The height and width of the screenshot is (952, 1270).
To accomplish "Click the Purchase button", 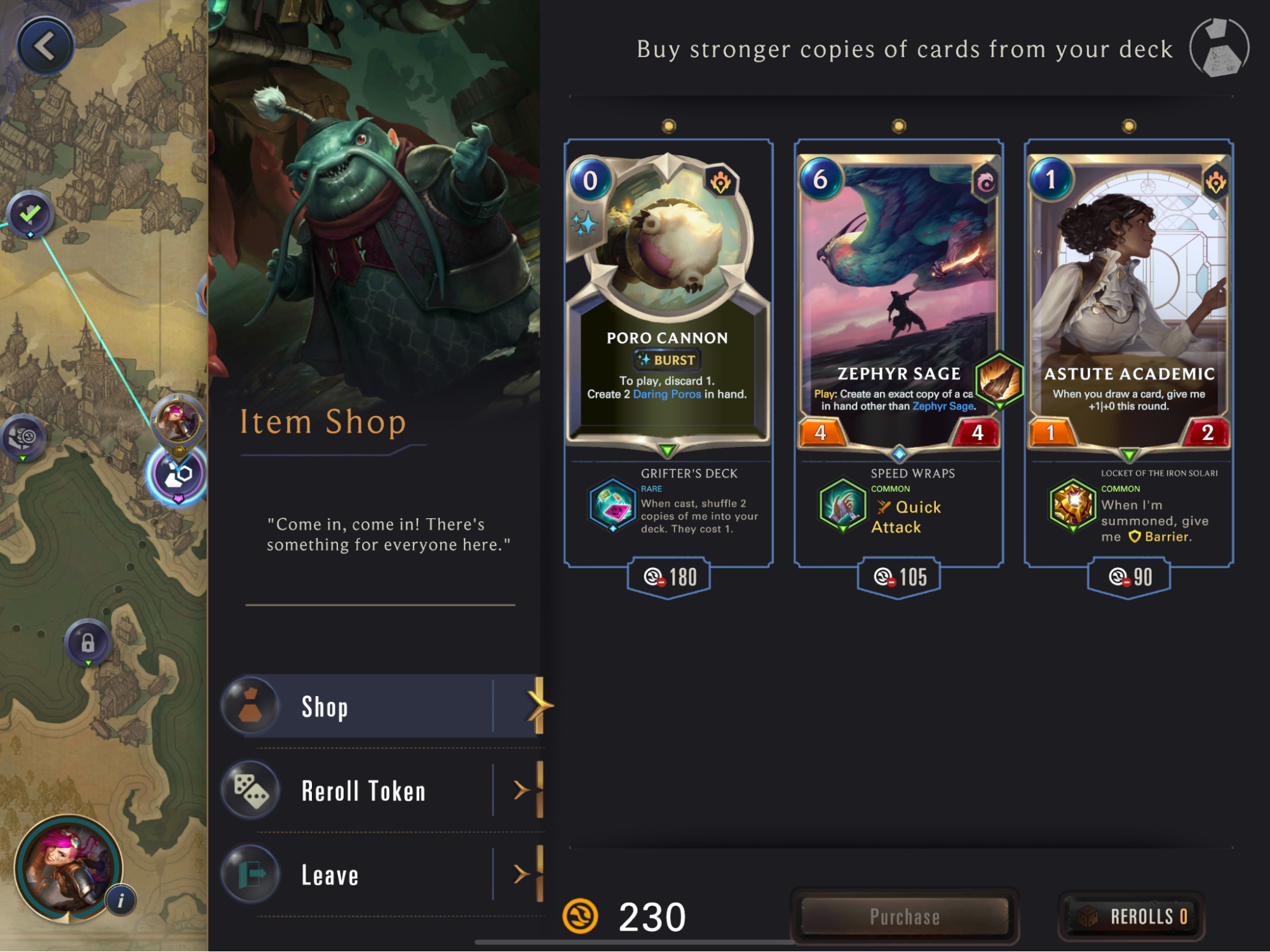I will [905, 916].
